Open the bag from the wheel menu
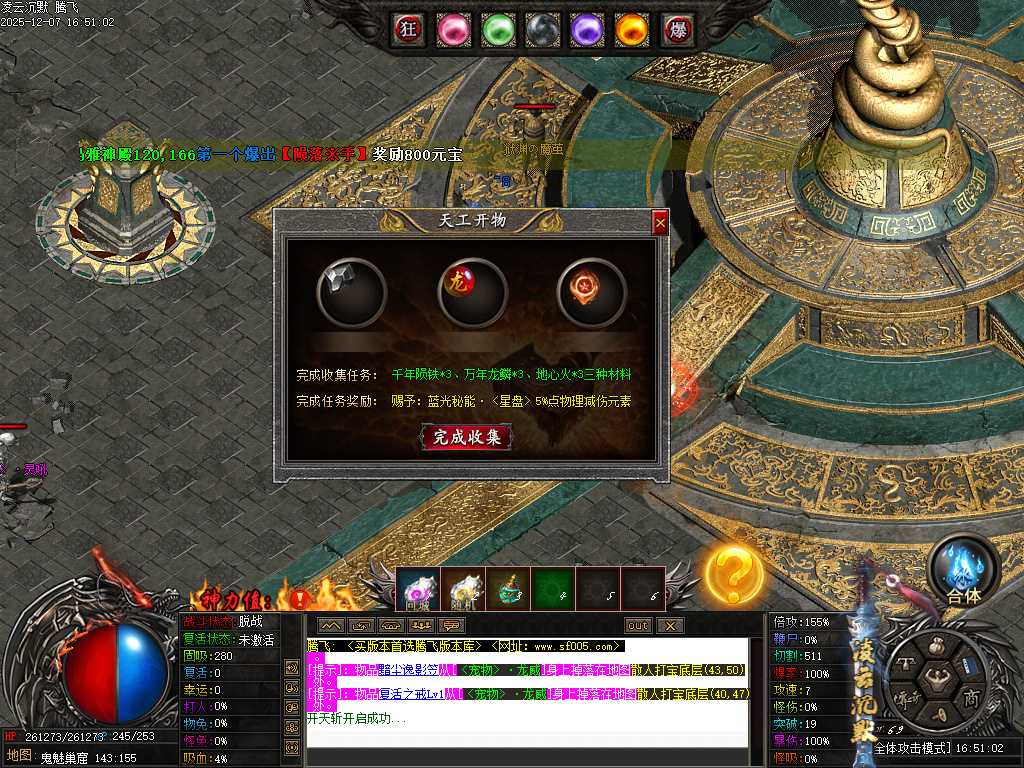 pyautogui.click(x=937, y=648)
